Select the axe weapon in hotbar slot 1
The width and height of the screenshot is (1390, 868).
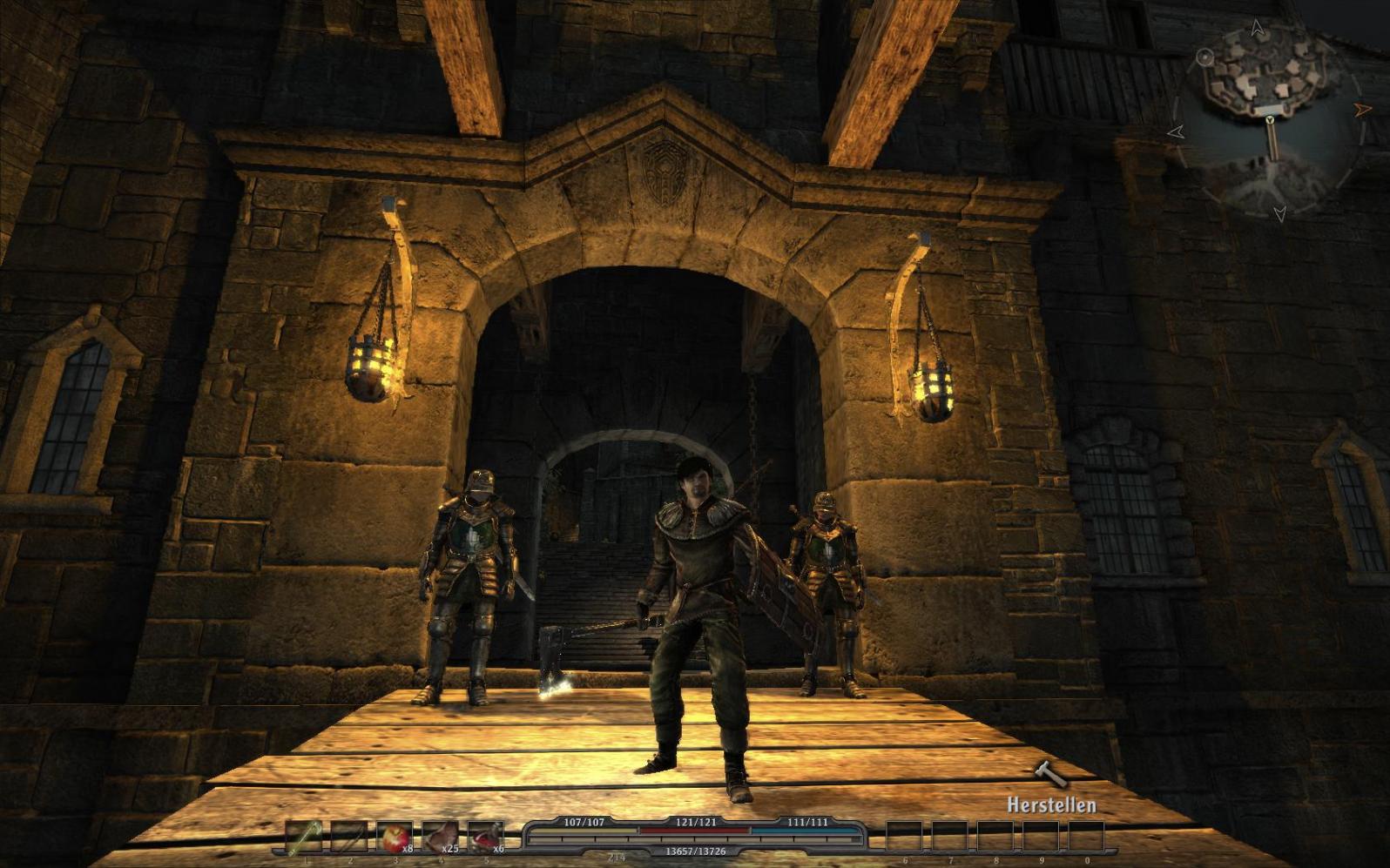click(304, 837)
